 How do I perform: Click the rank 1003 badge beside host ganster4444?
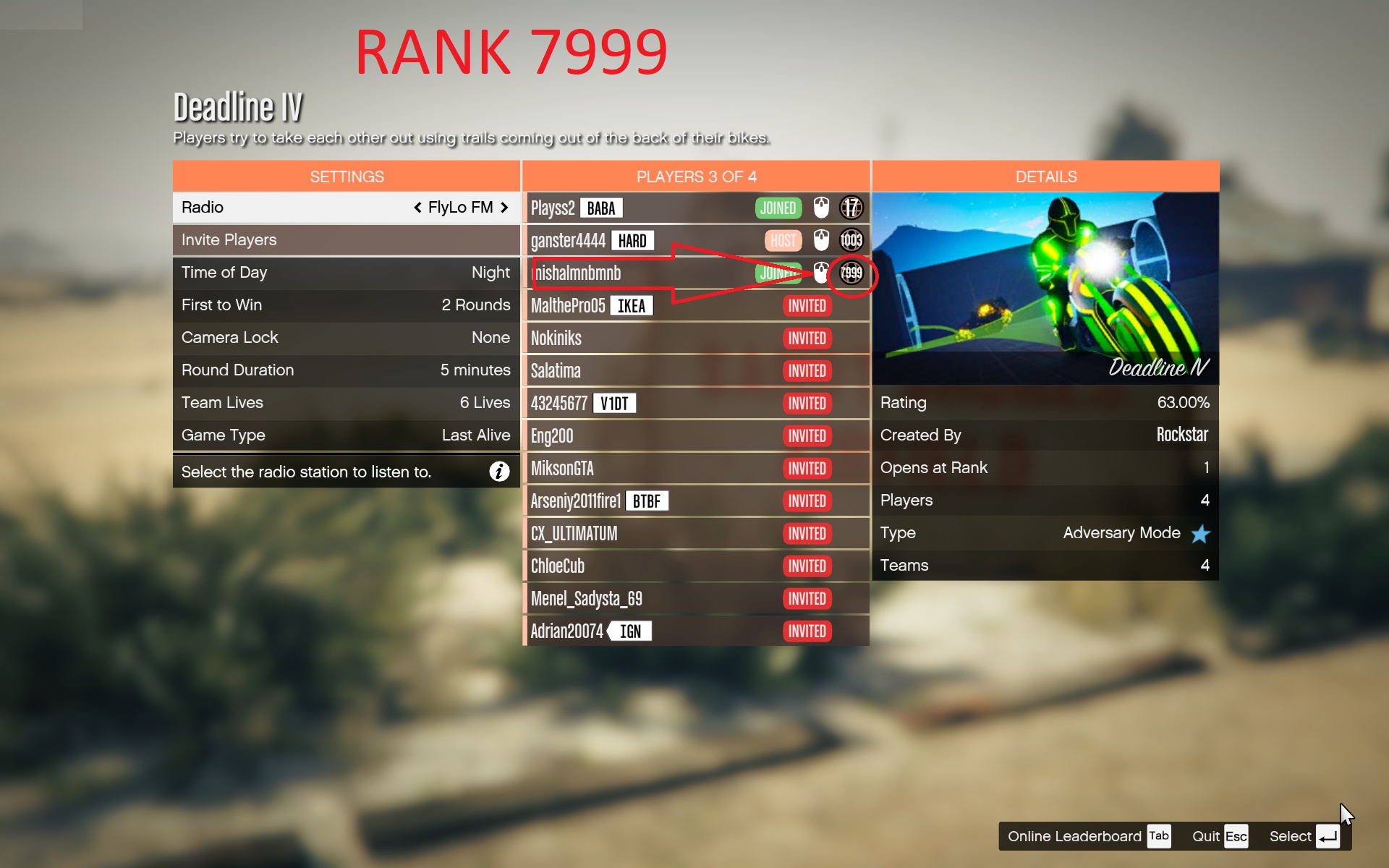pyautogui.click(x=851, y=240)
